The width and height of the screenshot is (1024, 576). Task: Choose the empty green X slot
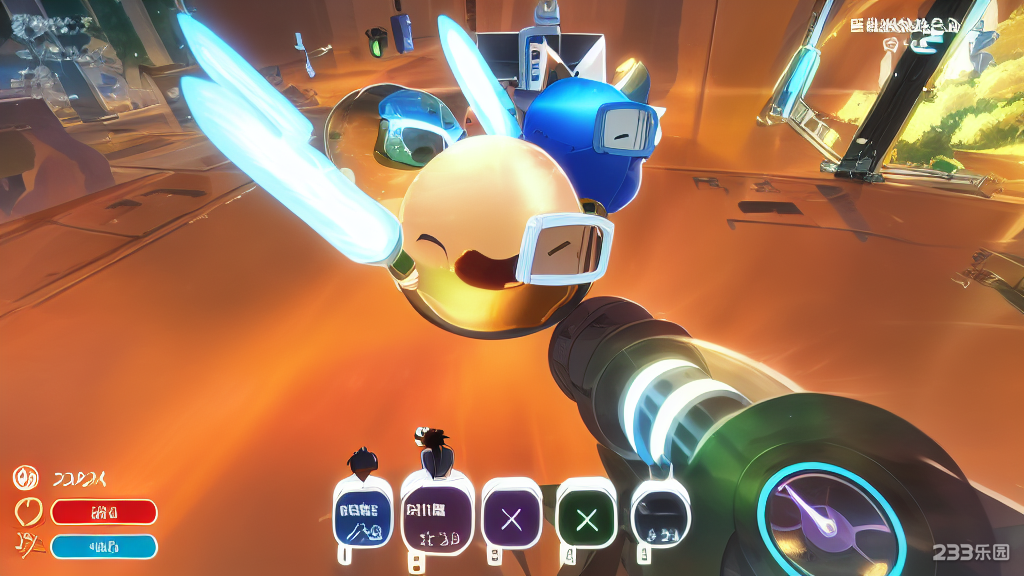click(587, 518)
